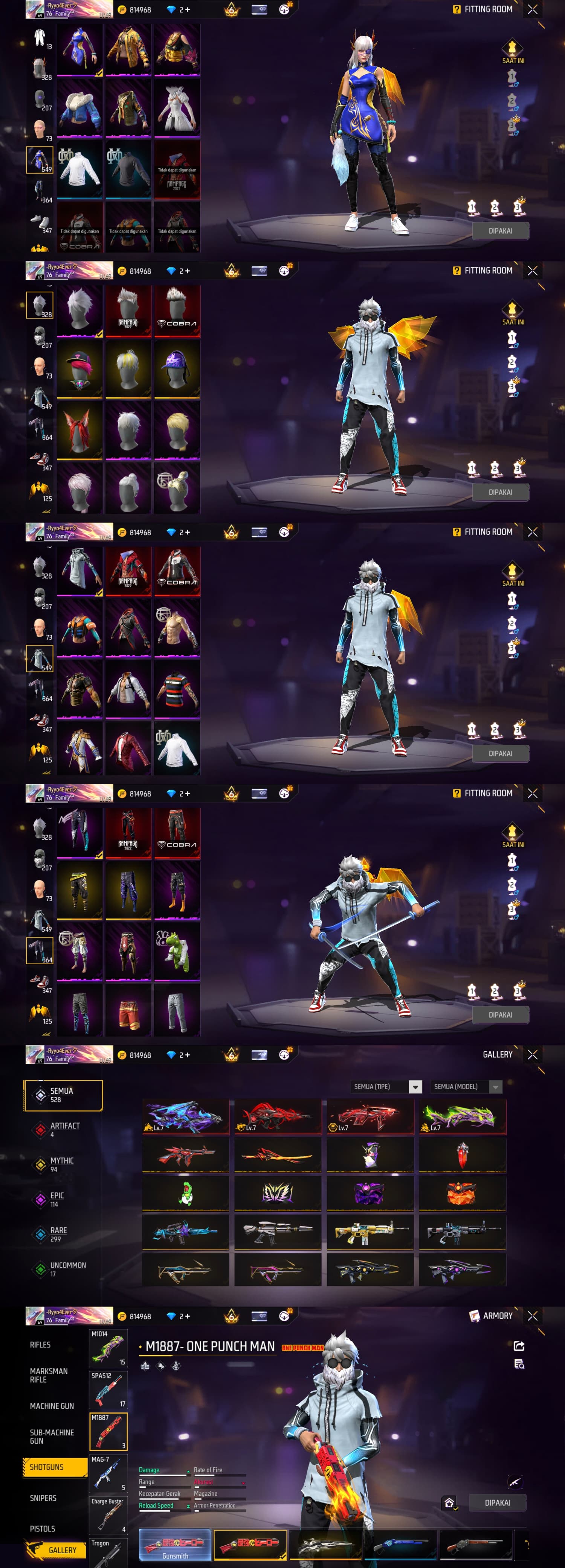The image size is (565, 1568).
Task: Select the MACHINE GUN category
Action: tap(52, 1406)
